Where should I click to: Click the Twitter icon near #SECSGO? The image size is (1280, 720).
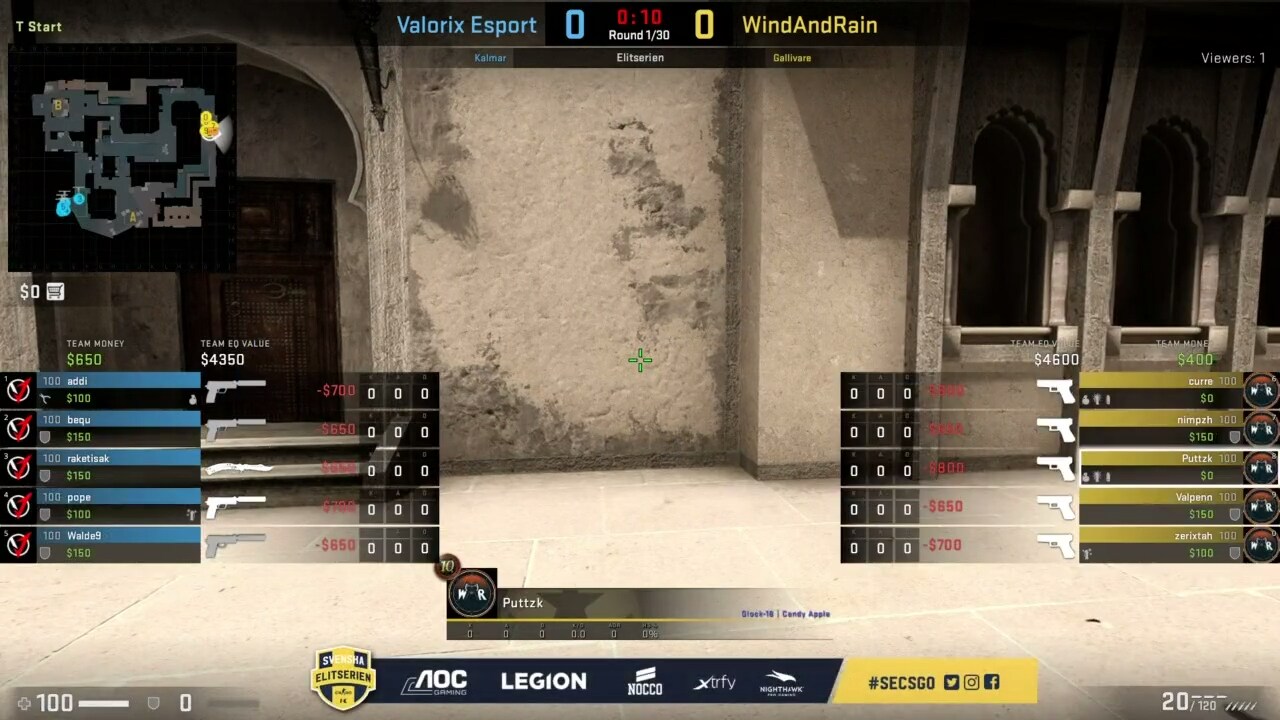click(x=951, y=682)
